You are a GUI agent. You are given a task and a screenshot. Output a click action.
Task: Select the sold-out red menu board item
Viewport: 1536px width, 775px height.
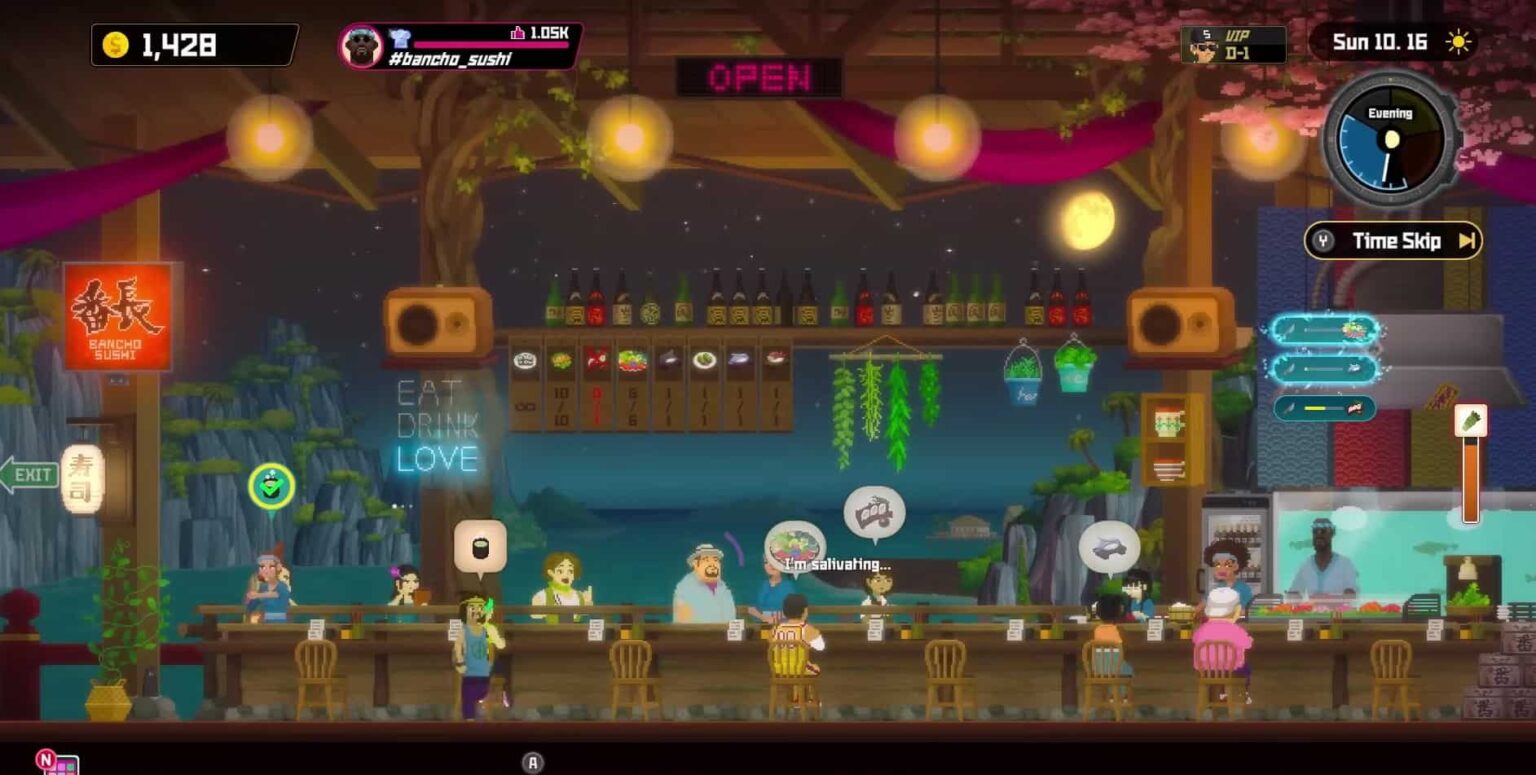tap(597, 385)
